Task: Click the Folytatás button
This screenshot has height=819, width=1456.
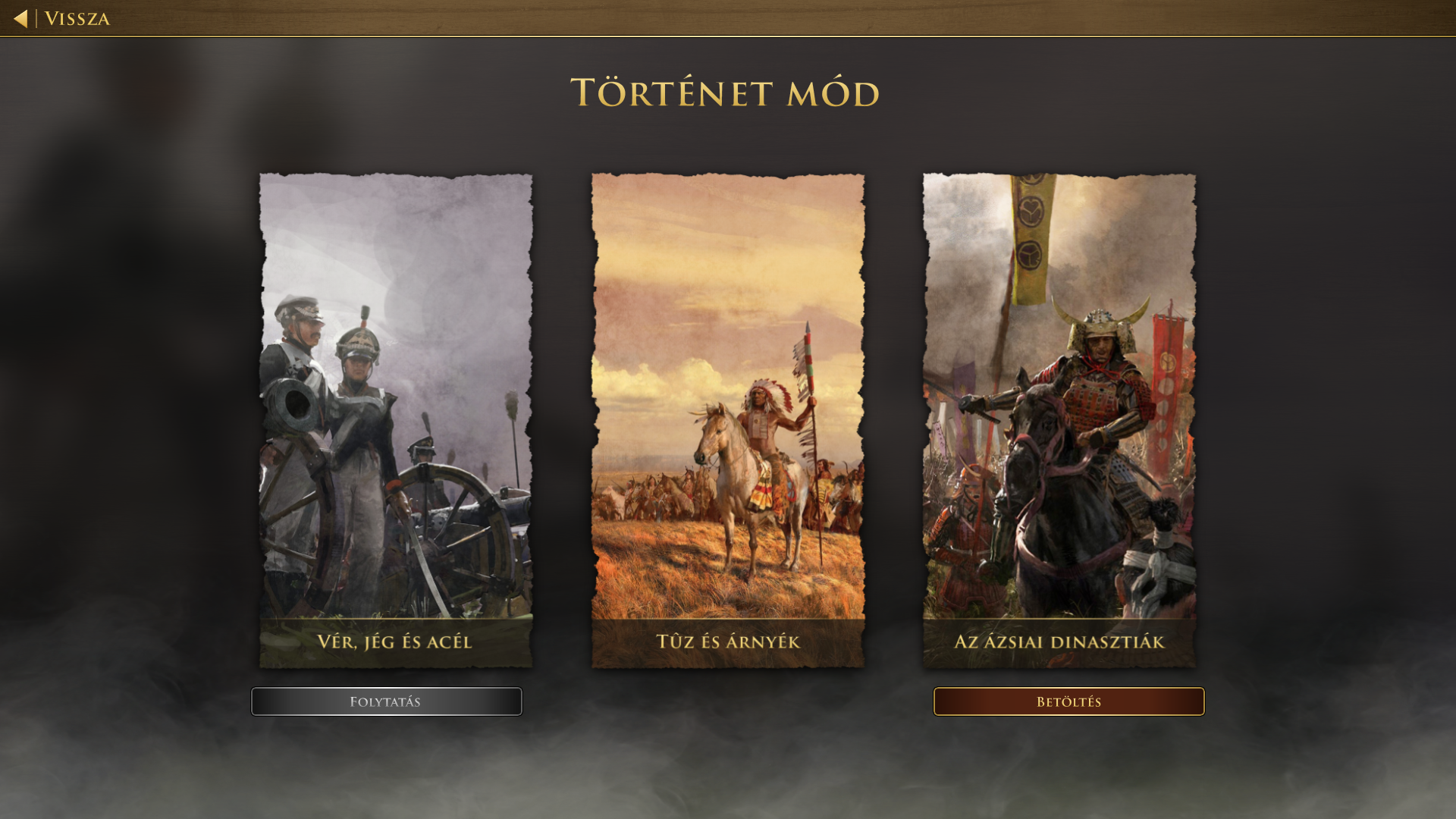Action: [386, 701]
